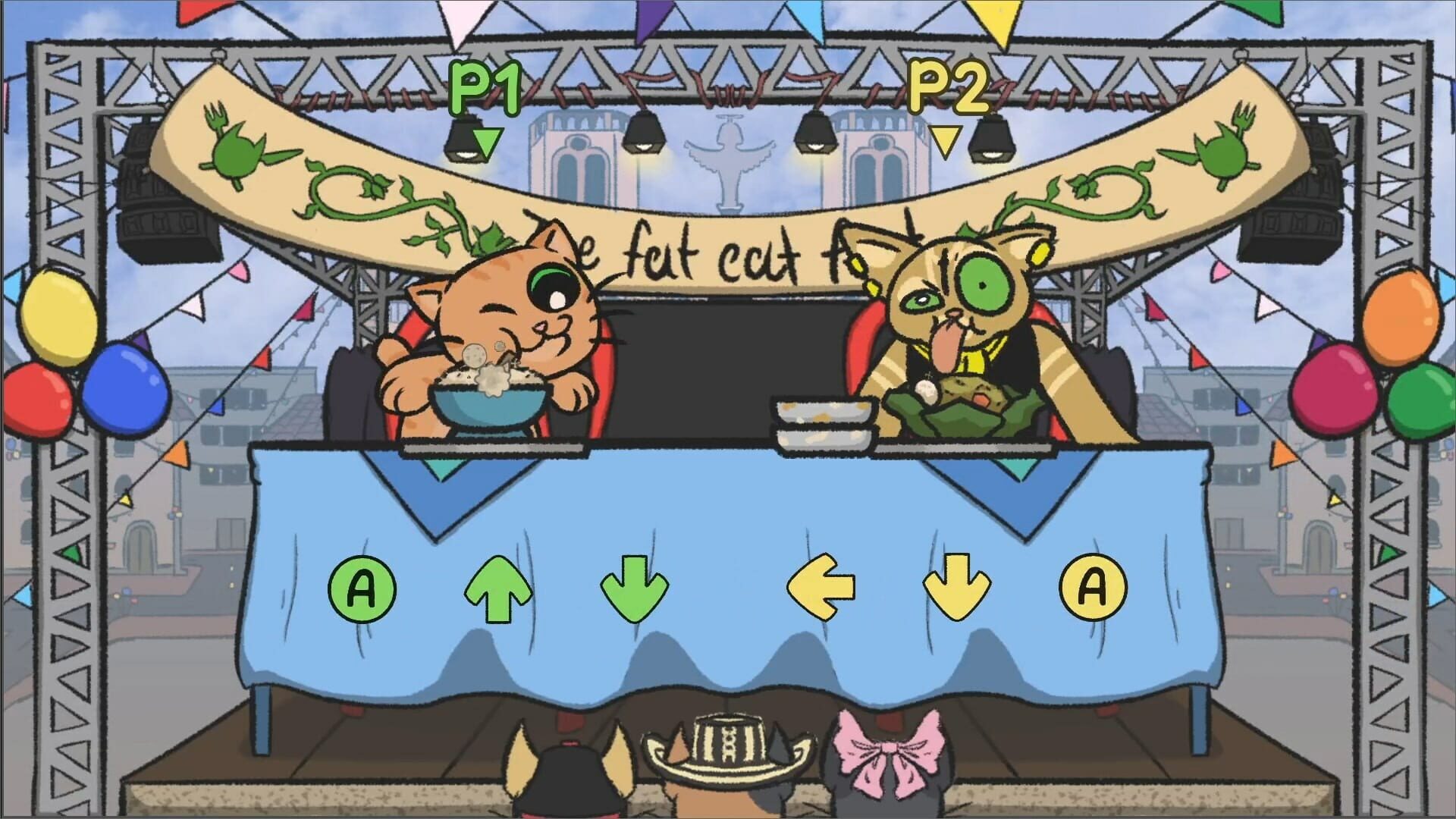1456x819 pixels.
Task: Select the P2 player label
Action: pyautogui.click(x=948, y=87)
